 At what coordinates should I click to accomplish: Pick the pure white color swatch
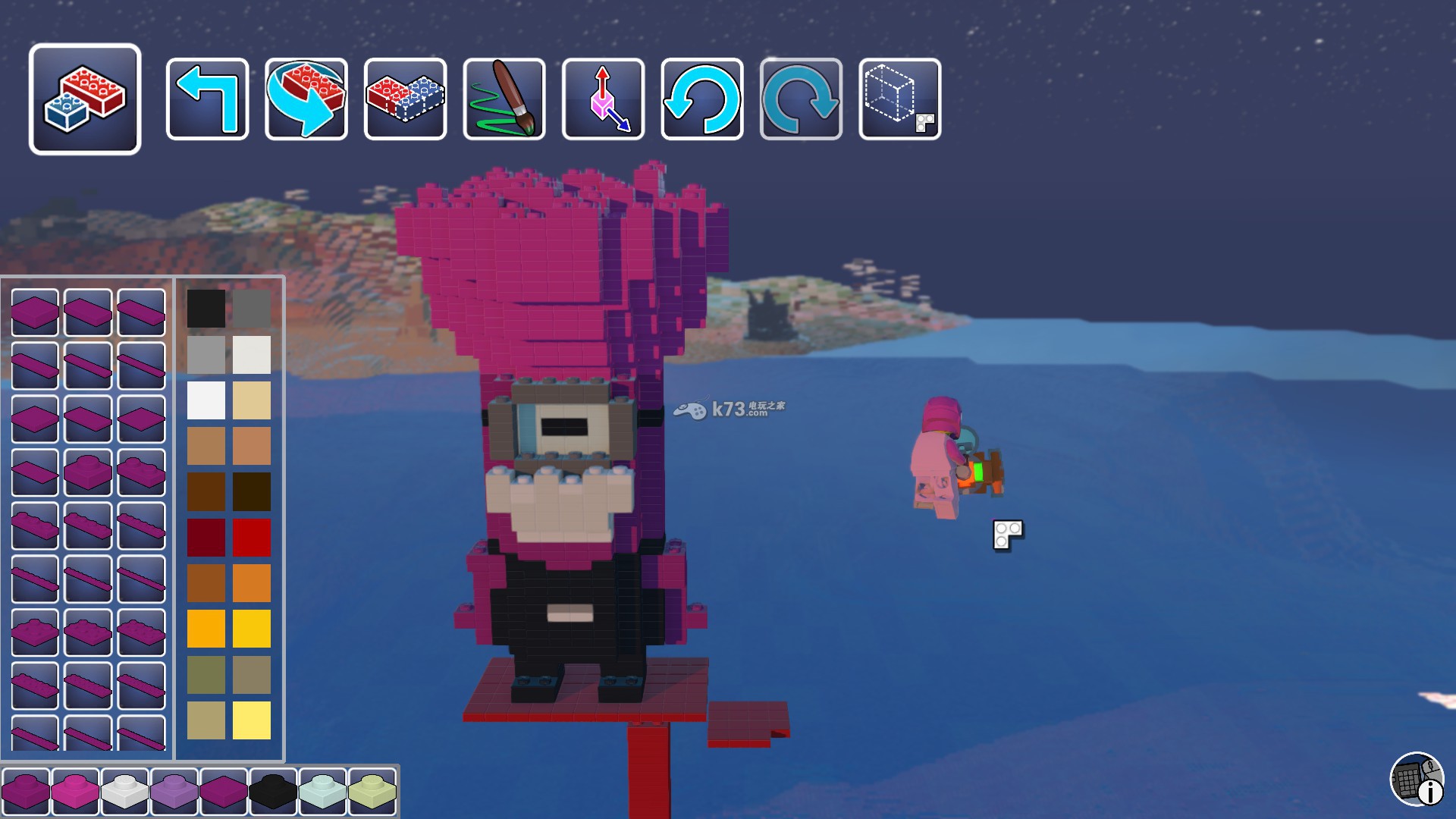click(206, 400)
